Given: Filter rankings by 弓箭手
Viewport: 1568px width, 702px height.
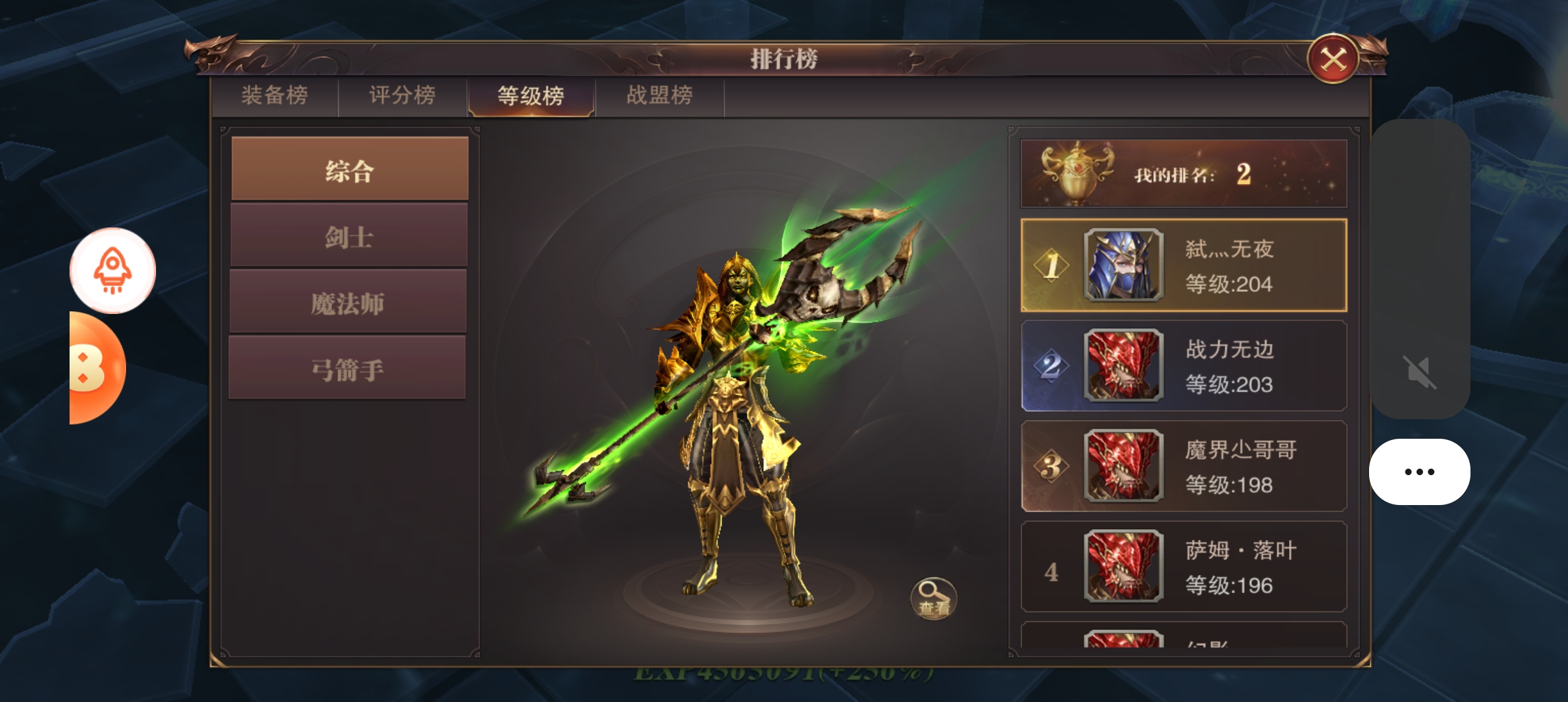Looking at the screenshot, I should point(348,369).
